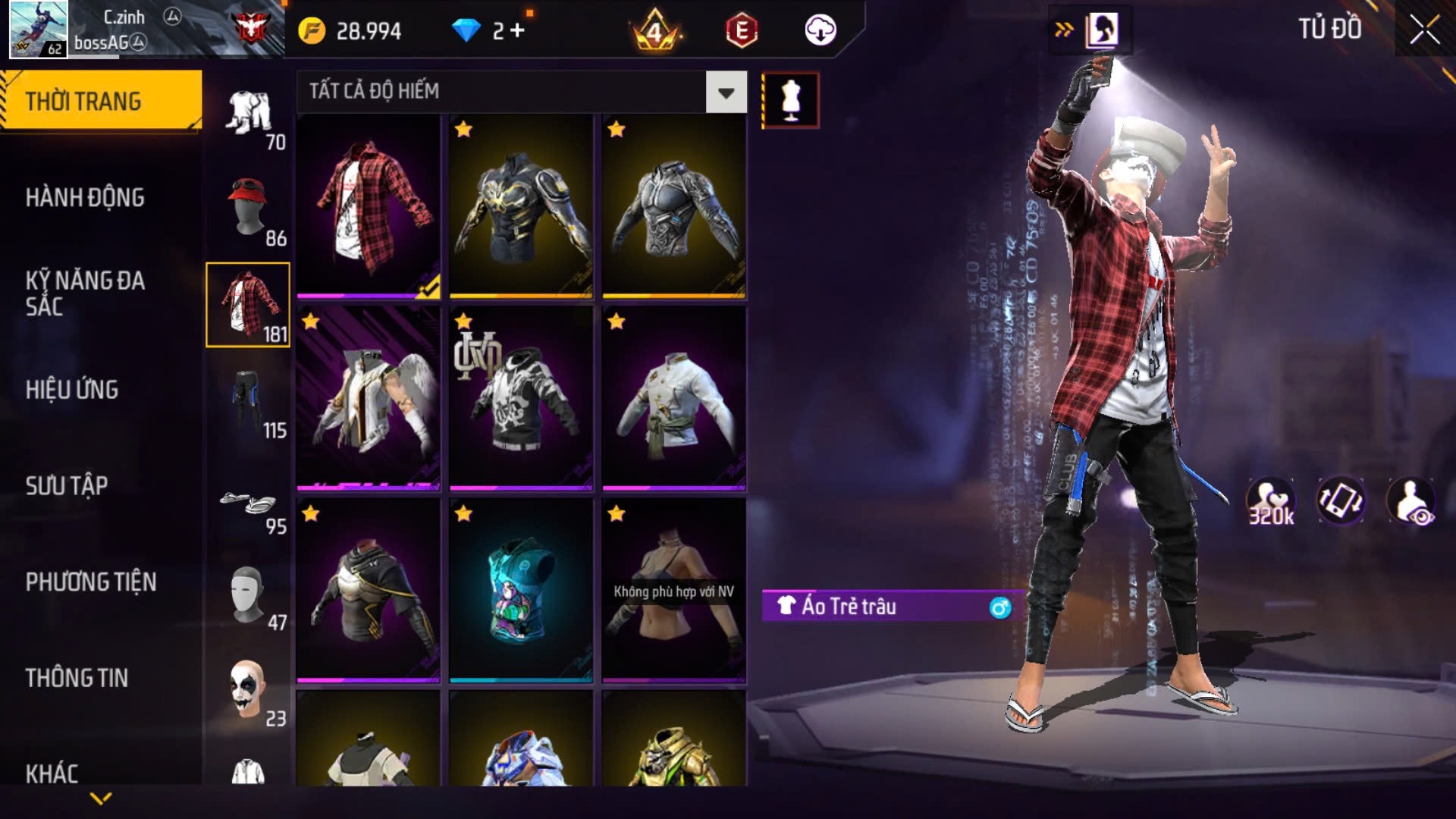Switch to the Thời Trang tab
The image size is (1456, 819).
pyautogui.click(x=100, y=101)
